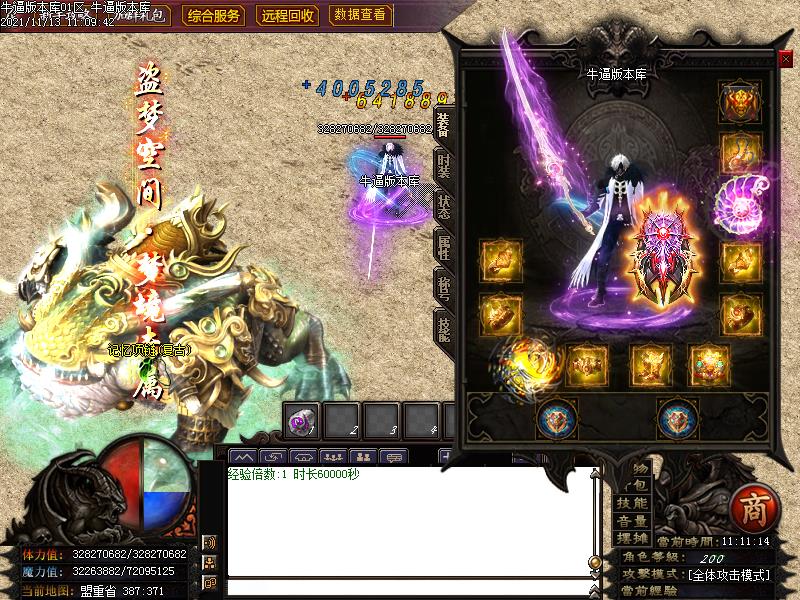The height and width of the screenshot is (600, 800).
Task: Switch to the 技能 skills tab in panel
Action: (443, 327)
